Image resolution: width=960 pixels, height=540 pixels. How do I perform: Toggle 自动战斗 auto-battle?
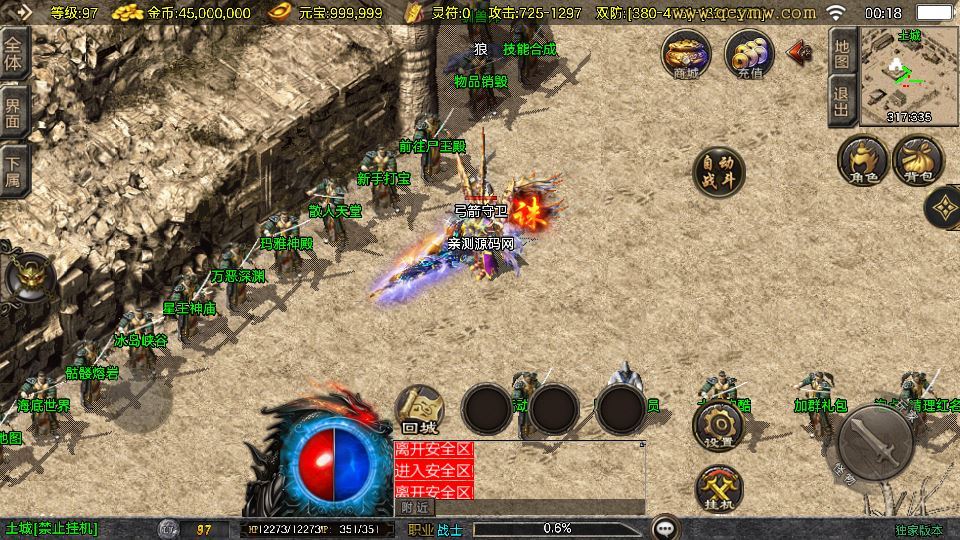(x=718, y=172)
